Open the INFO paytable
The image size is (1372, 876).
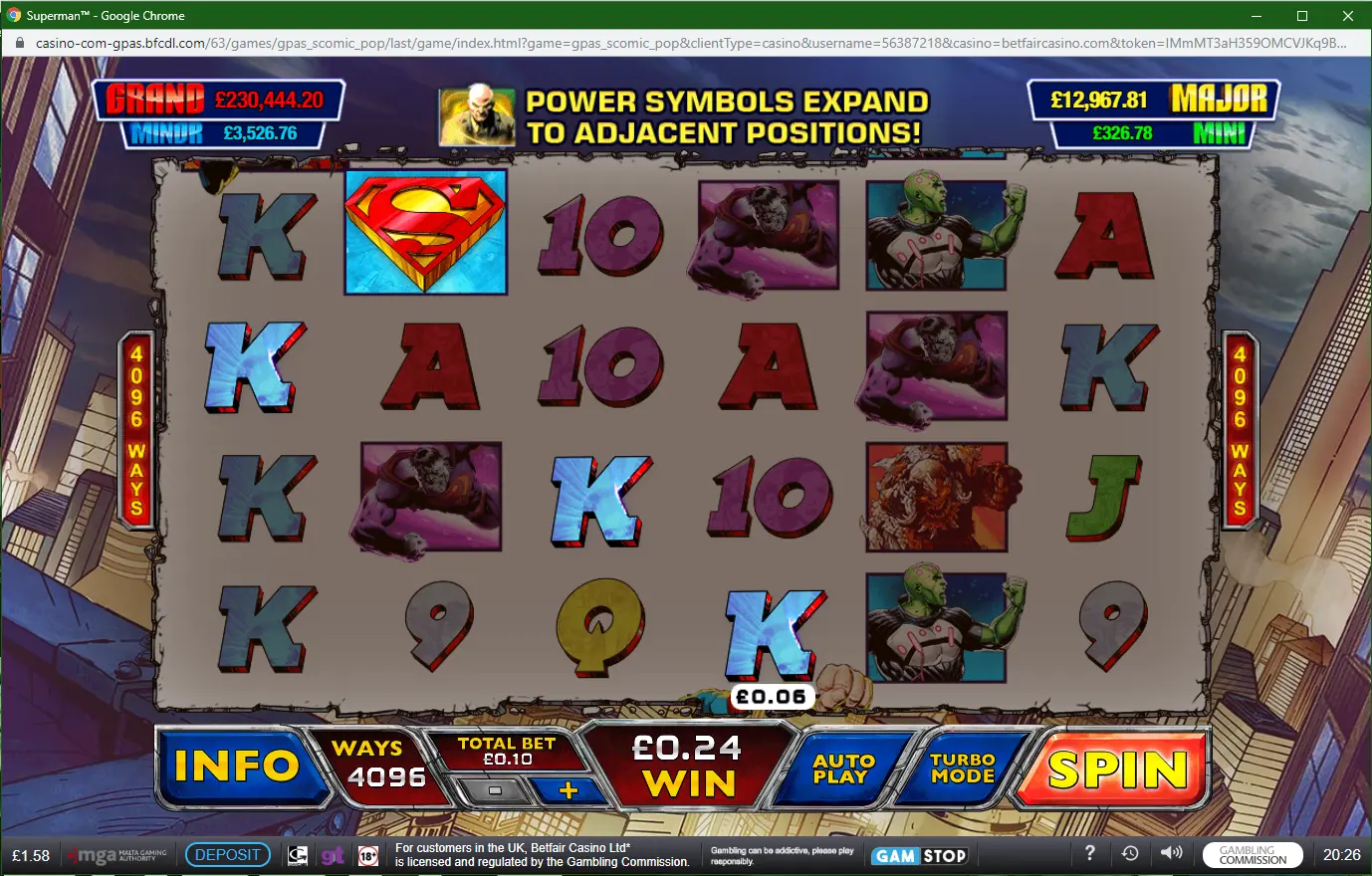237,766
